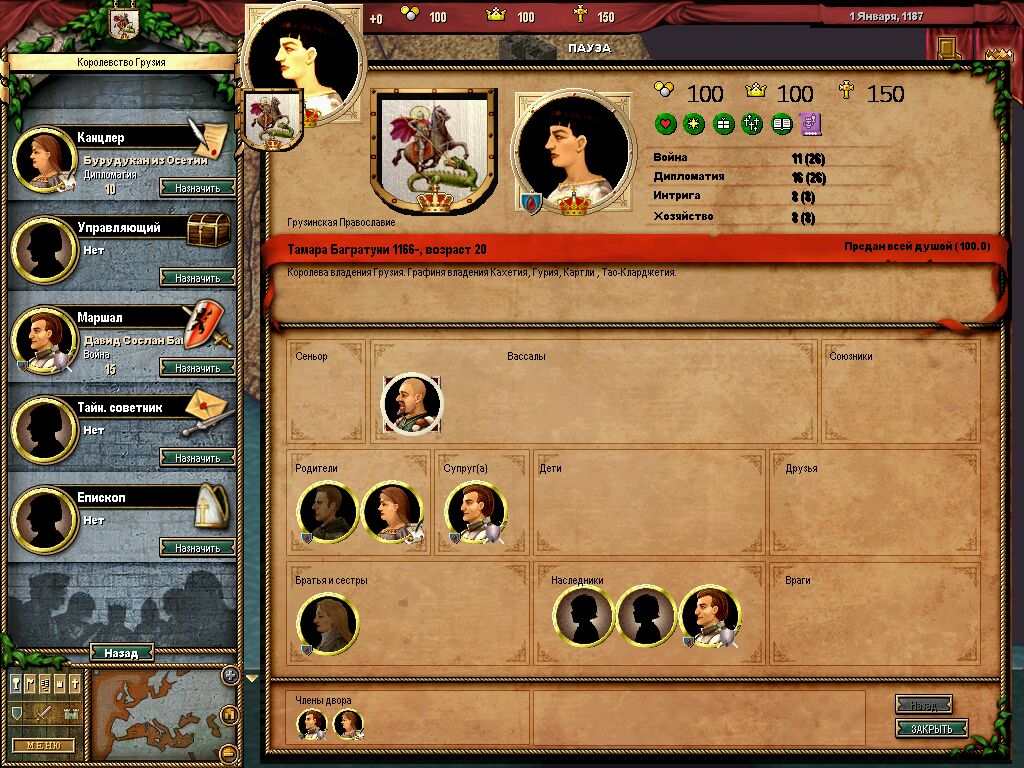
Task: Appoint a Steward (Управляющий) via Назначить
Action: (x=197, y=278)
